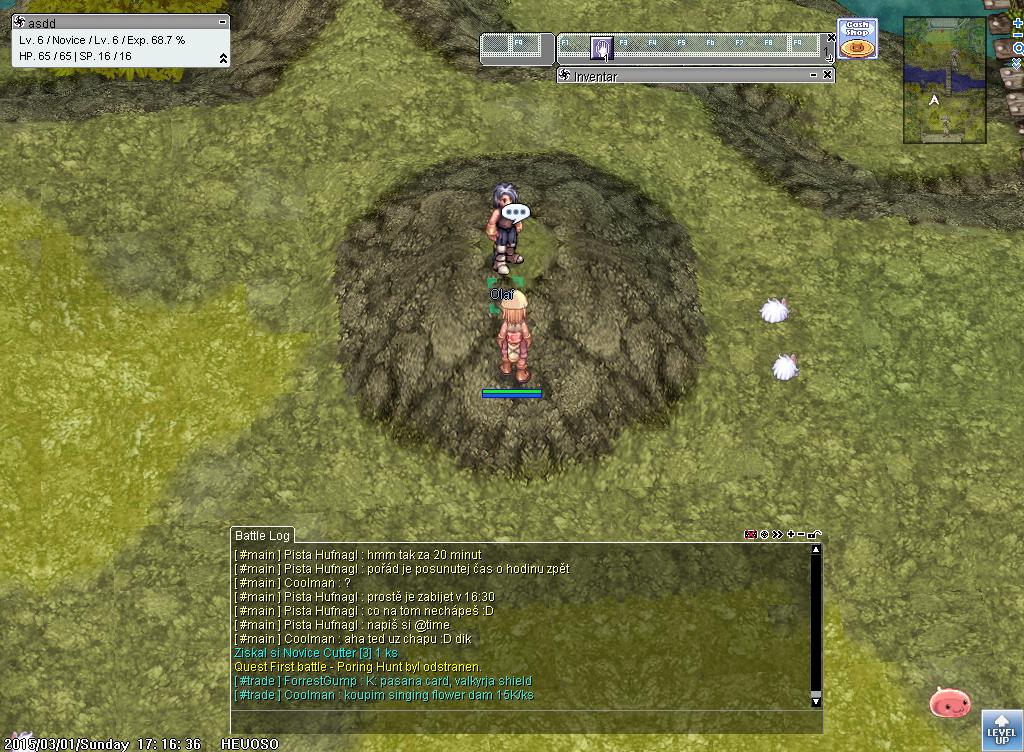This screenshot has height=752, width=1024.
Task: Zoom in the minimap with plus button
Action: click(1018, 22)
